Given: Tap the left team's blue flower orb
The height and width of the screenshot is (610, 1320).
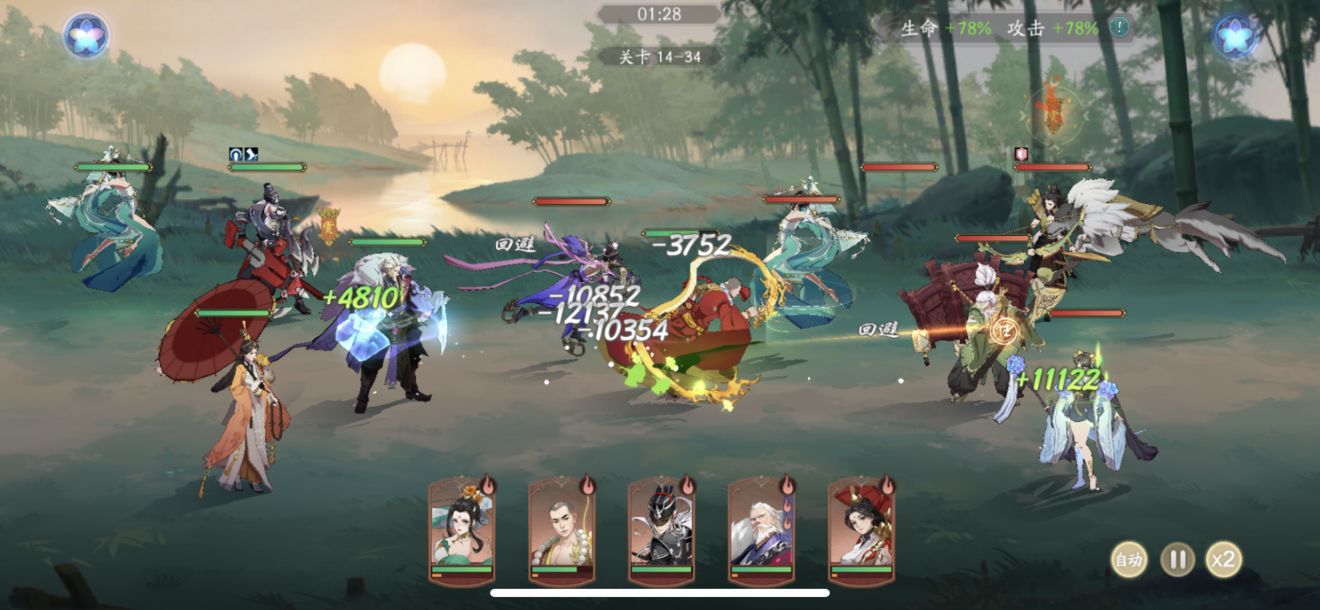Looking at the screenshot, I should pos(86,35).
